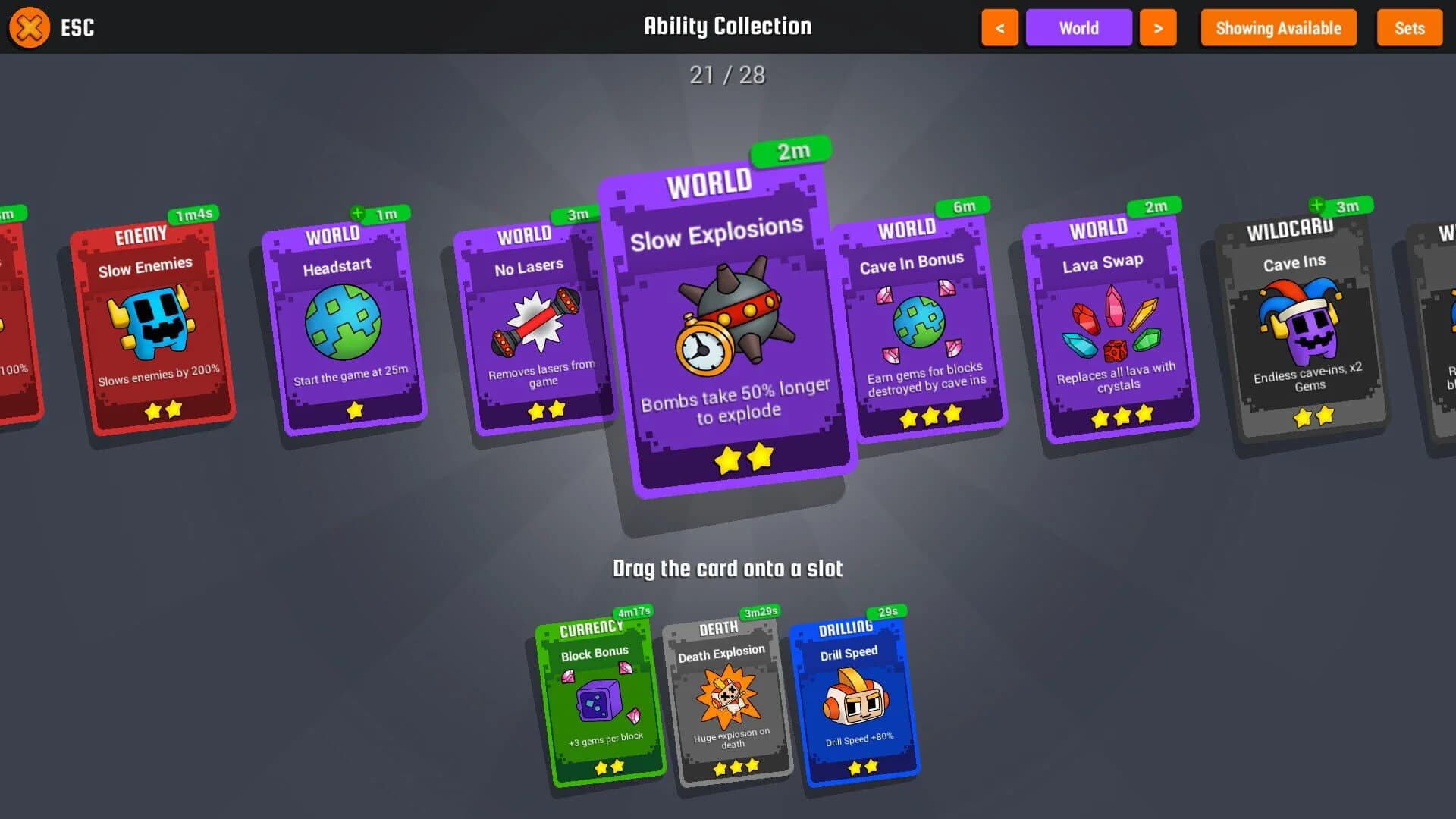Open the World category selector
The image size is (1456, 819).
click(x=1078, y=27)
